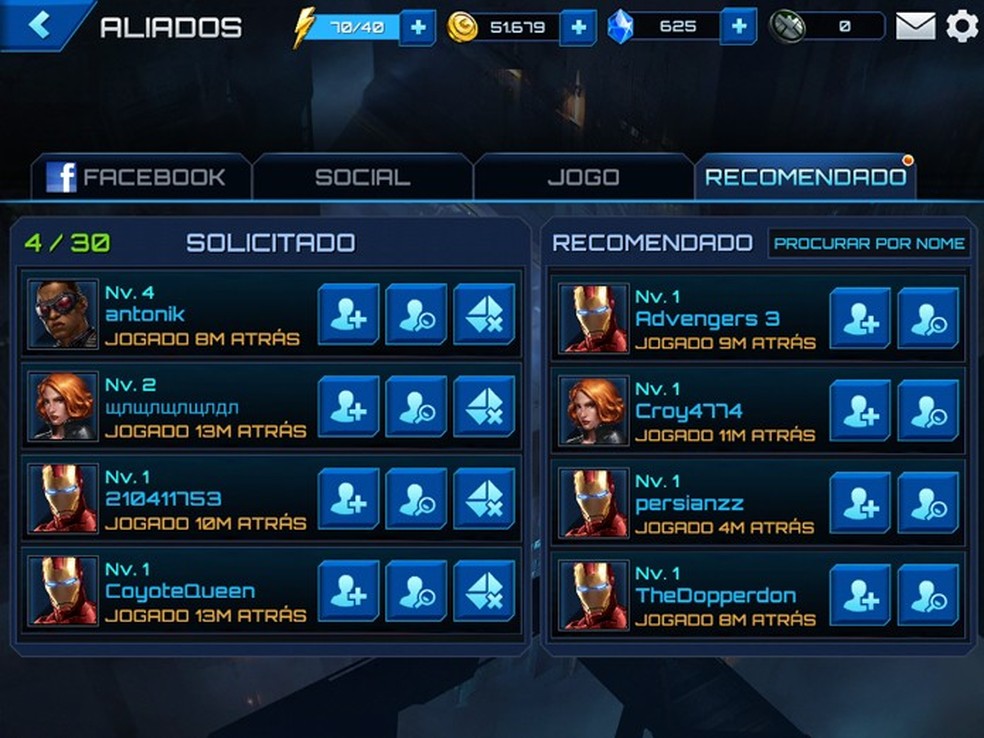Viewport: 984px width, 738px height.
Task: Open the mail envelope inbox
Action: (915, 26)
